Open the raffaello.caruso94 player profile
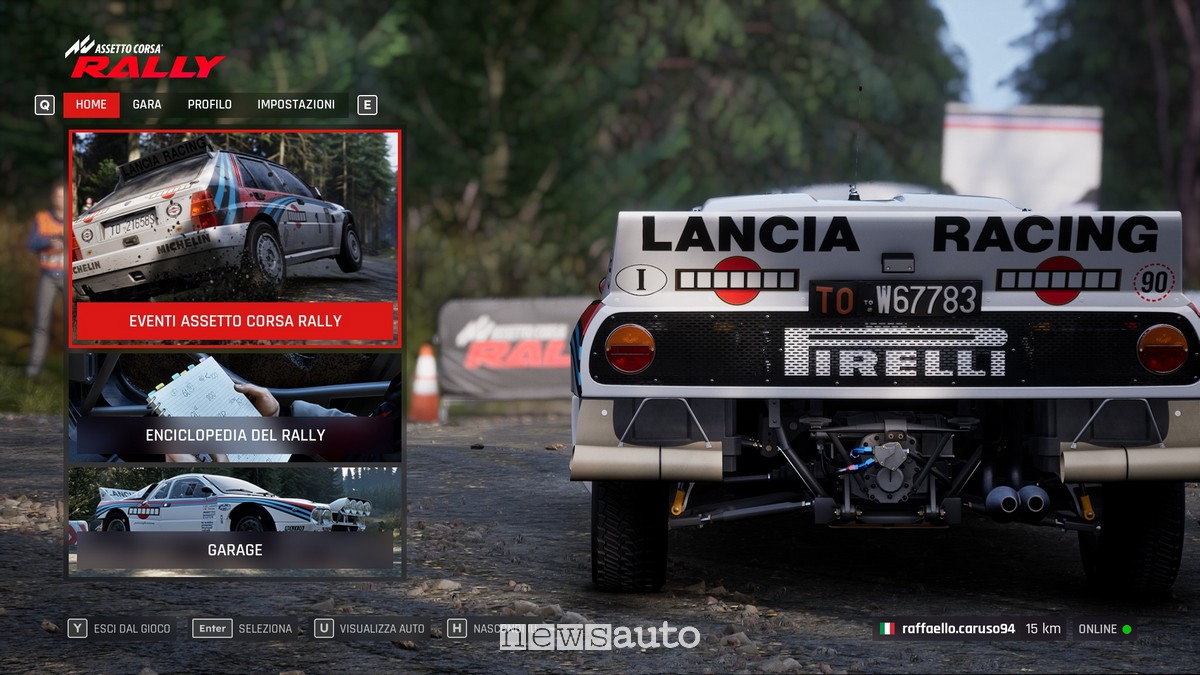This screenshot has height=675, width=1200. pyautogui.click(x=957, y=629)
